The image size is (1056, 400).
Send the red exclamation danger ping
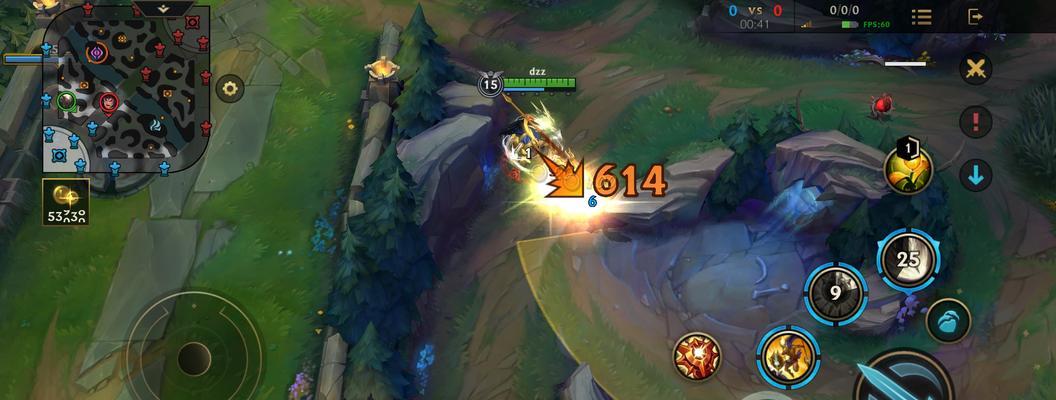976,122
